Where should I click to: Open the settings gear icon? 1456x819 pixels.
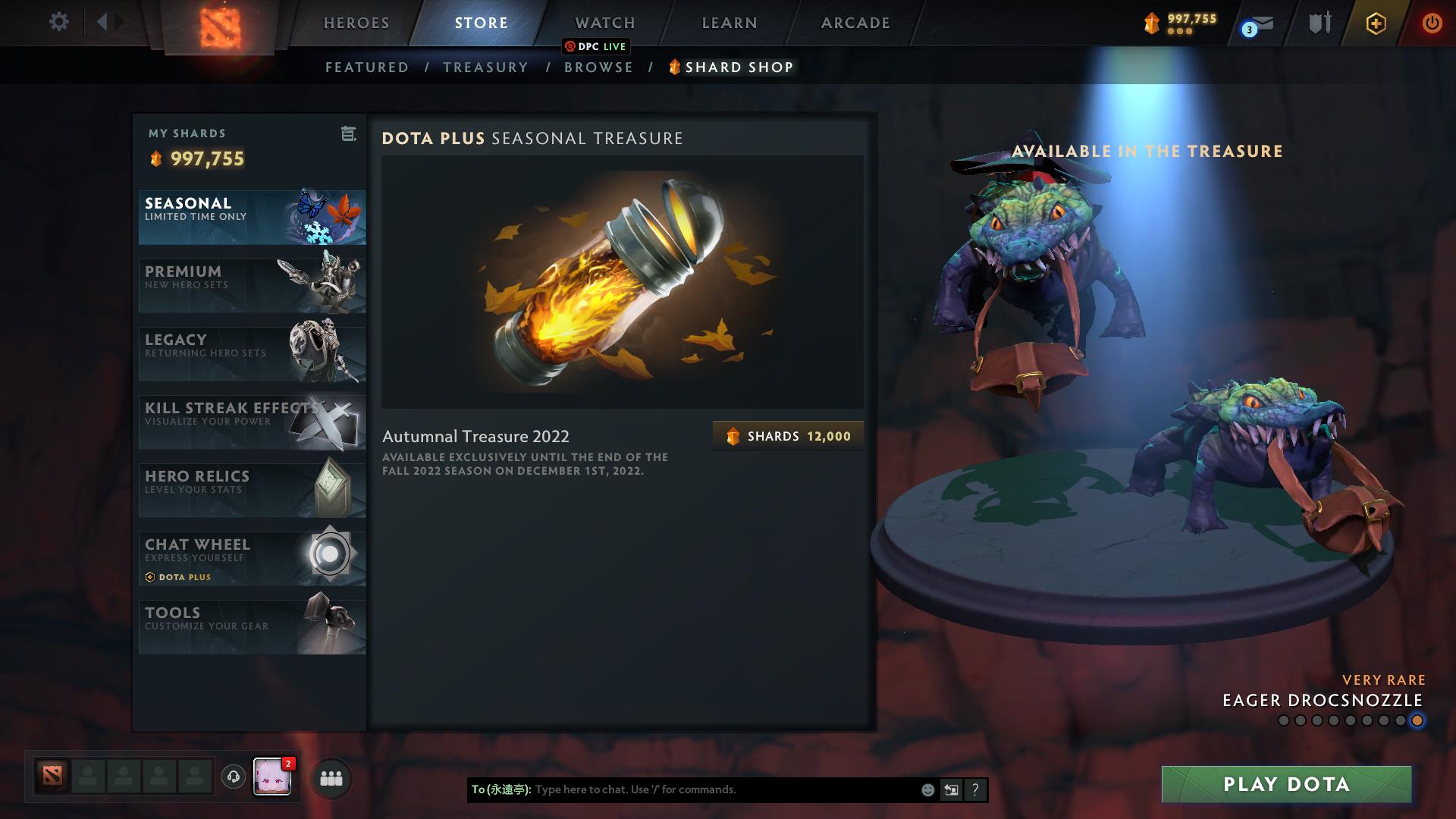click(59, 22)
